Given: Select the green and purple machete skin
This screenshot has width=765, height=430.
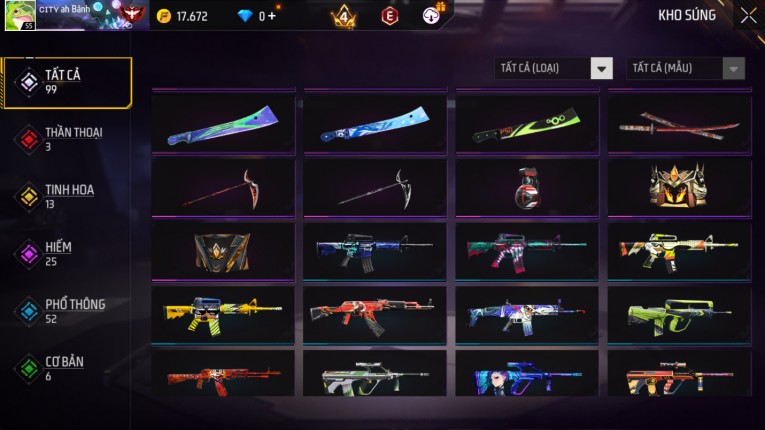Looking at the screenshot, I should click(x=223, y=124).
